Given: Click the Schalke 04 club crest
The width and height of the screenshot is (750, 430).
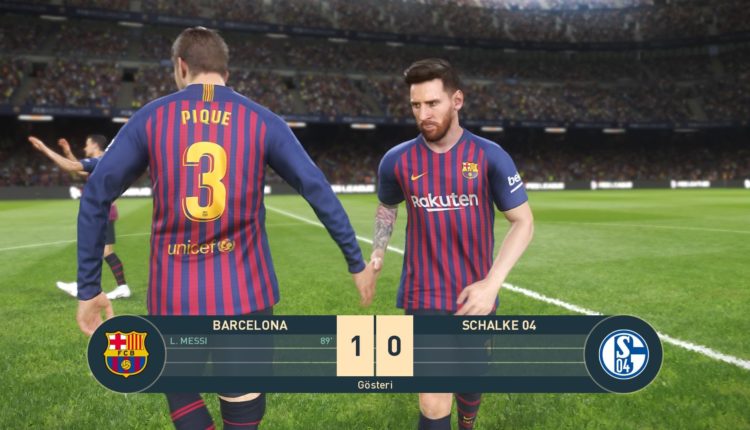Looking at the screenshot, I should 623,354.
